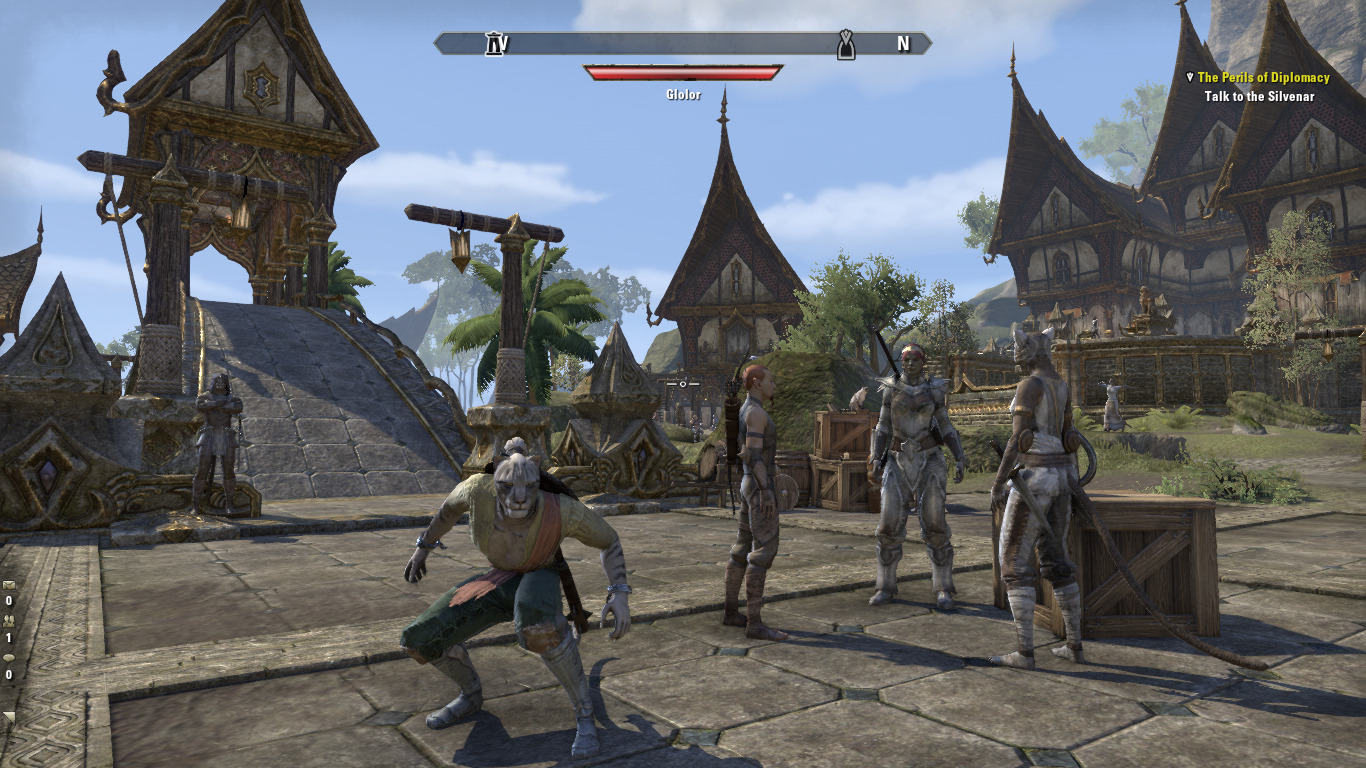Open the mail envelope icon
1366x768 pixels.
point(9,585)
